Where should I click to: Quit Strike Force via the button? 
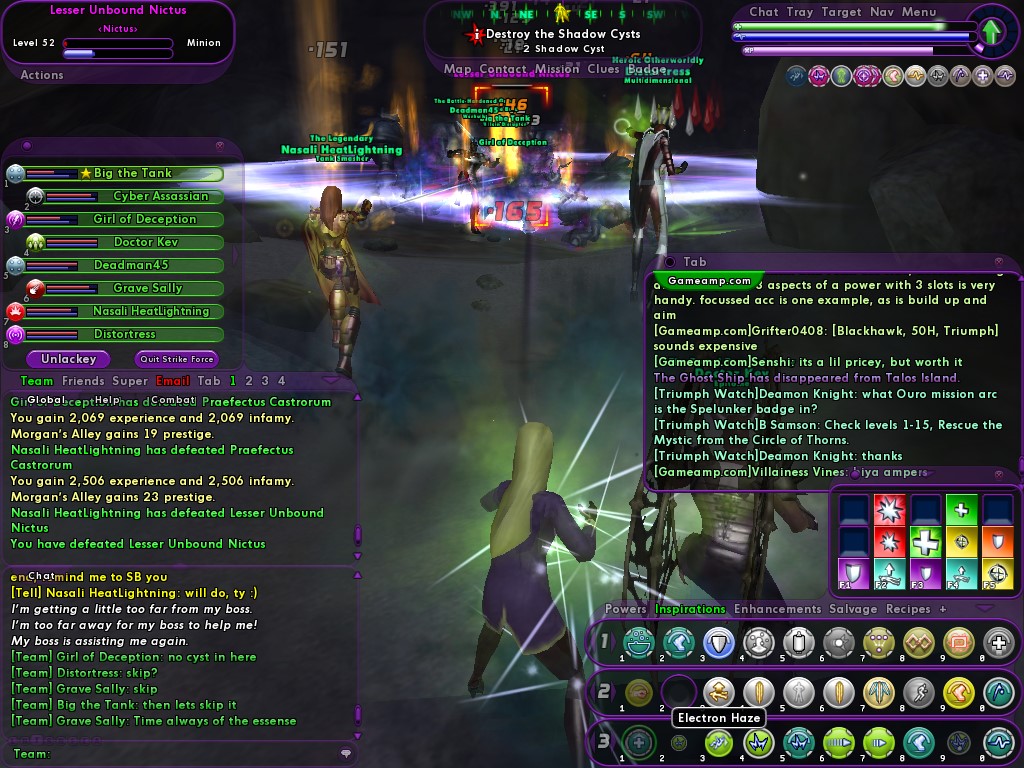coord(176,359)
